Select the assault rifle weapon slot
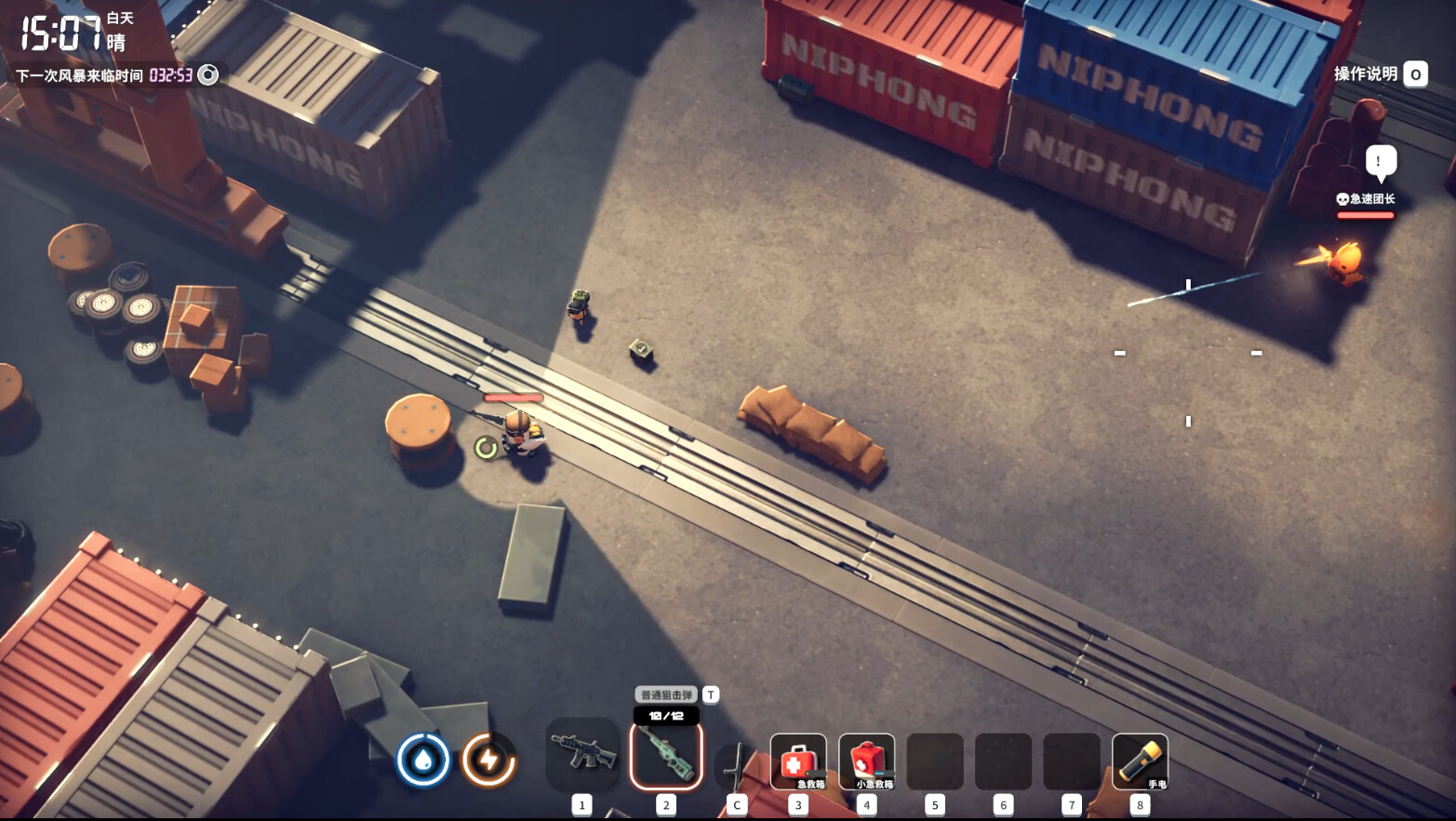1456x821 pixels. click(582, 754)
